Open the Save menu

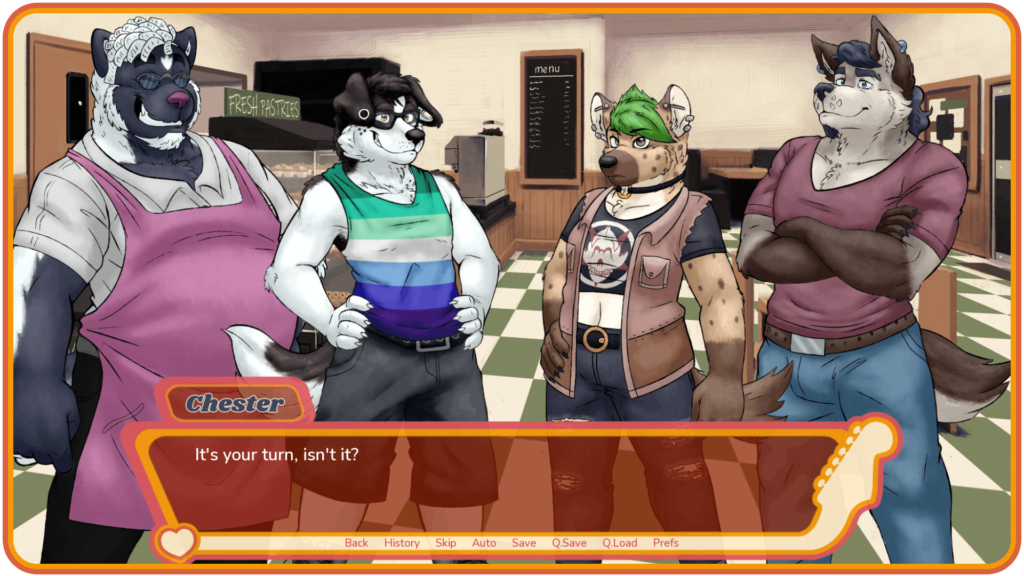pos(524,543)
